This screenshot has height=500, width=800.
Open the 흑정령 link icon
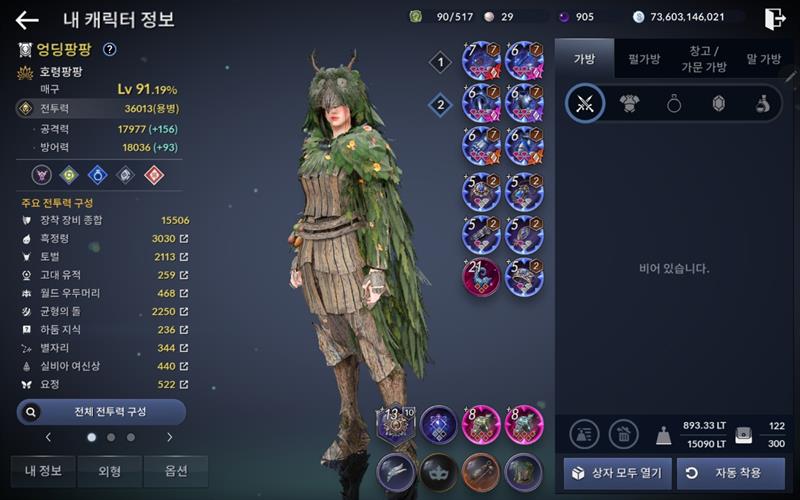pyautogui.click(x=184, y=239)
